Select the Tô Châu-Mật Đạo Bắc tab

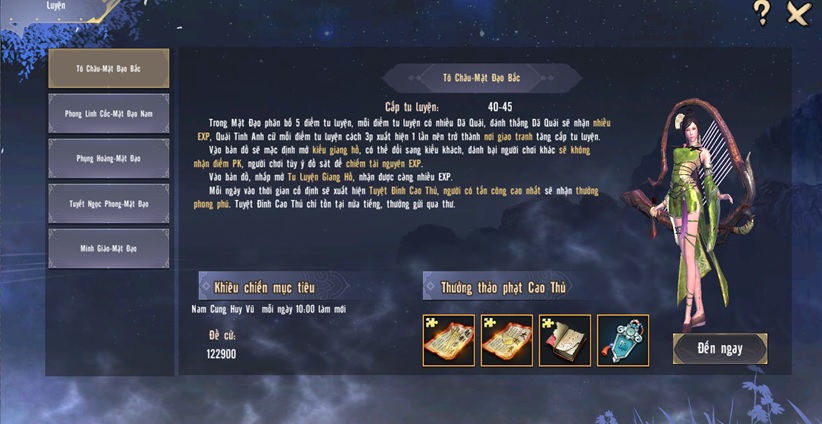[x=109, y=68]
